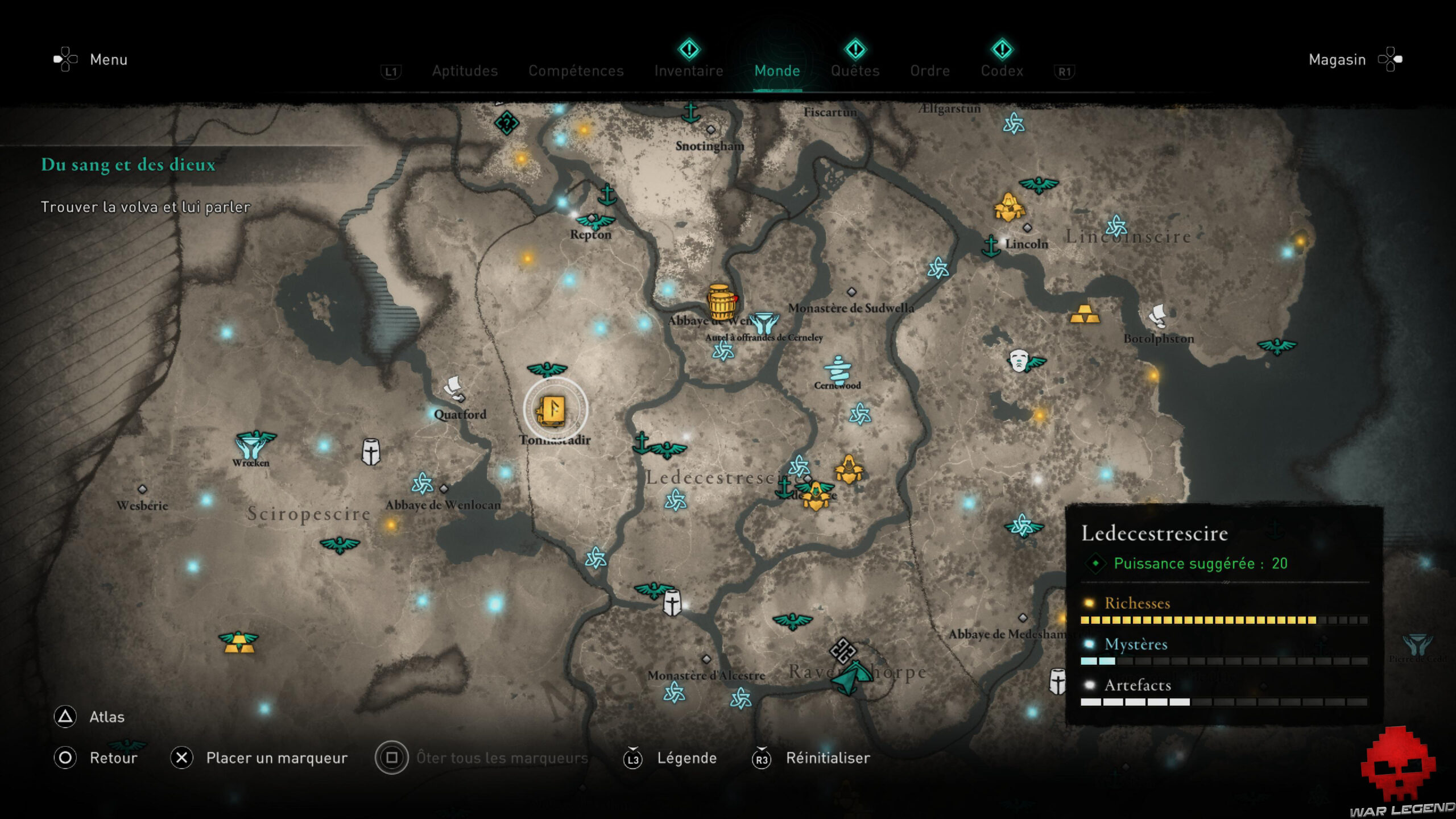Open the Magasin store
Viewport: 1456px width, 819px height.
[1337, 59]
